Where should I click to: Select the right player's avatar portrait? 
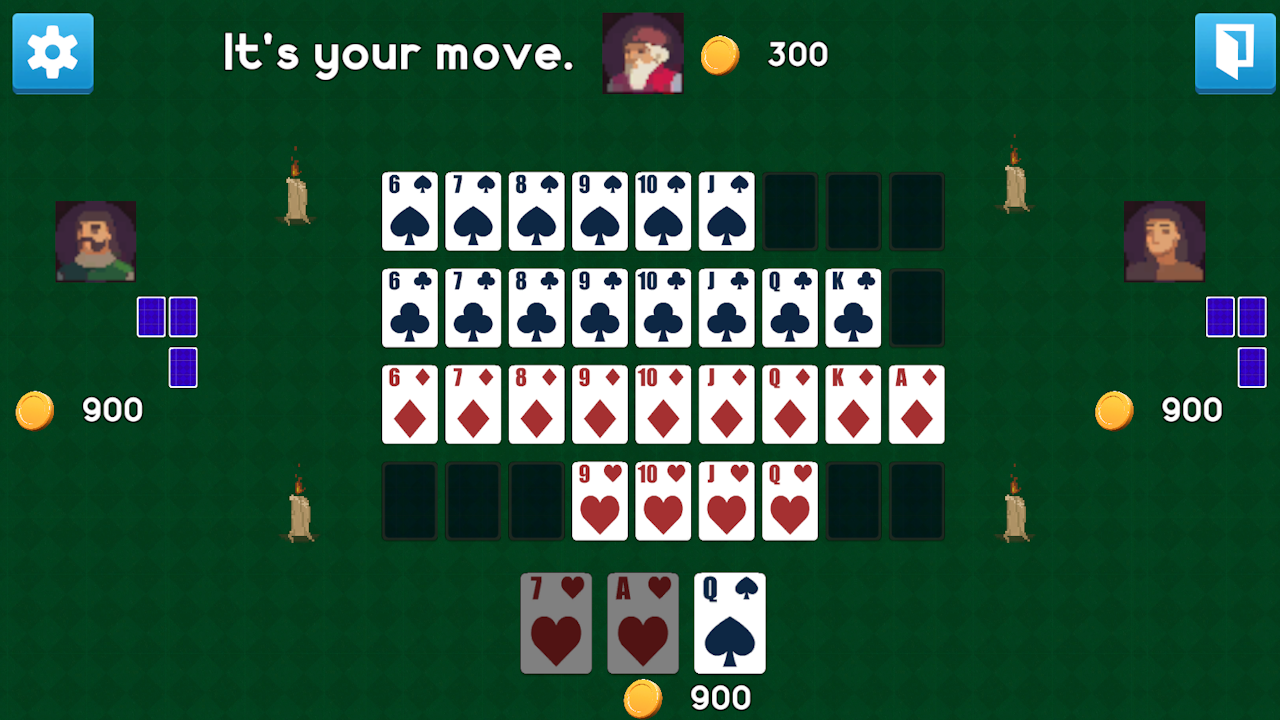(x=1164, y=241)
